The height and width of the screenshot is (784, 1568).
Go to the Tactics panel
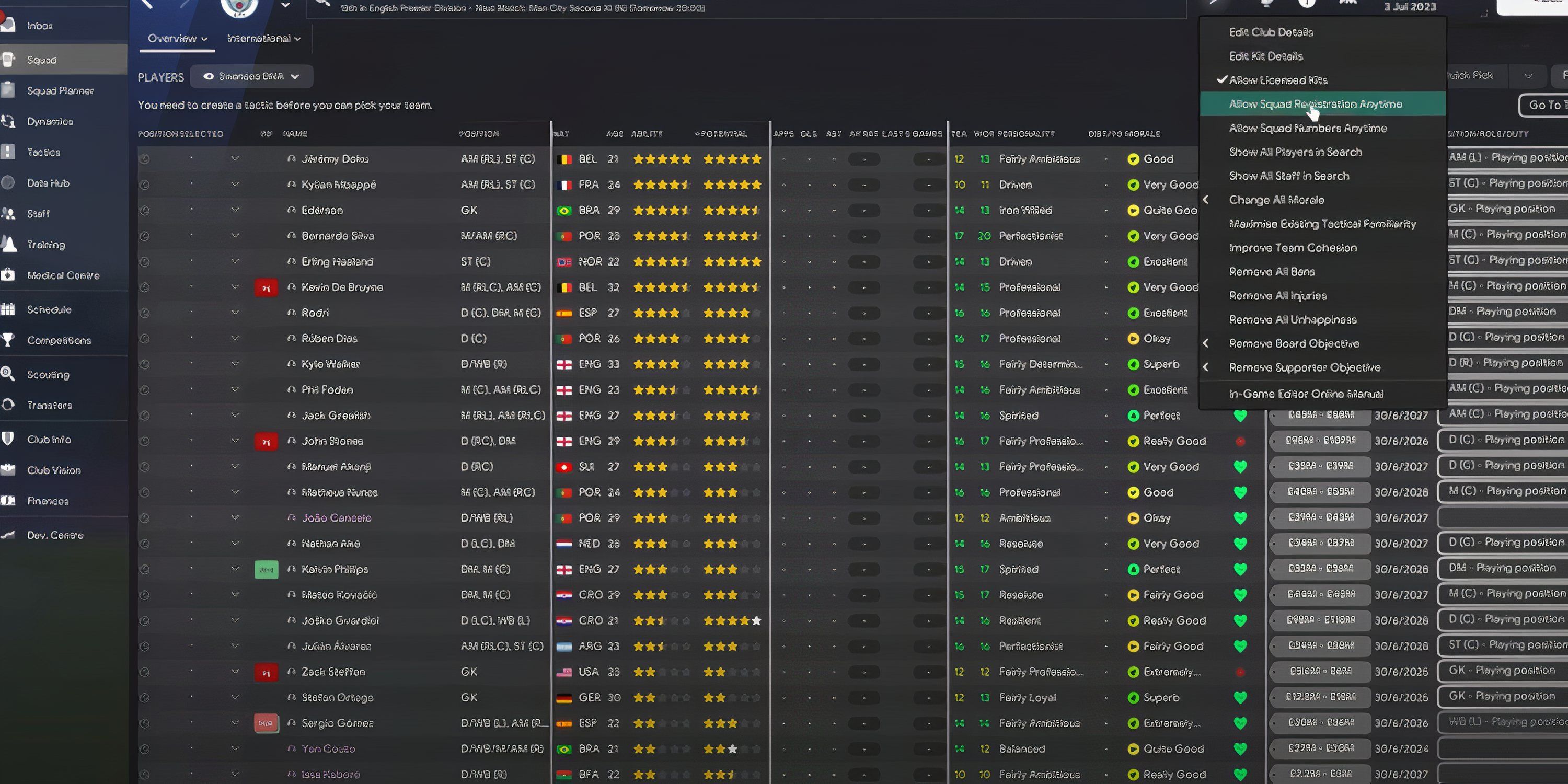(x=43, y=152)
